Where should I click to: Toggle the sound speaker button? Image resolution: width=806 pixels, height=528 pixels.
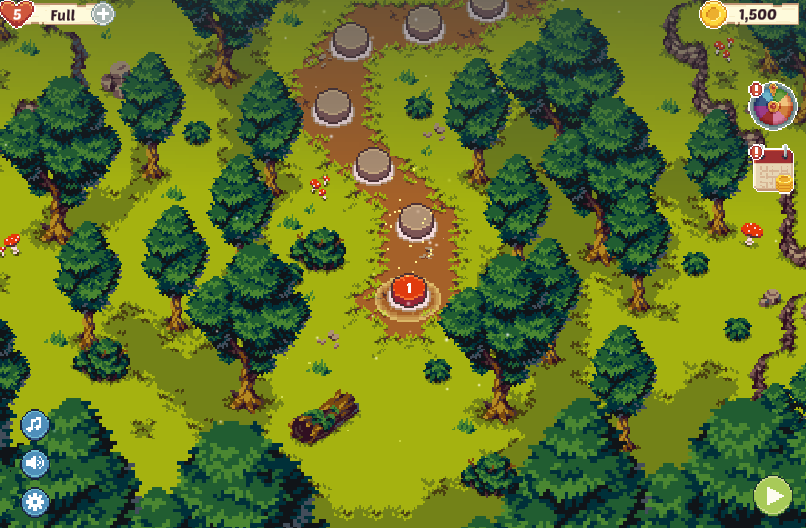(x=35, y=463)
